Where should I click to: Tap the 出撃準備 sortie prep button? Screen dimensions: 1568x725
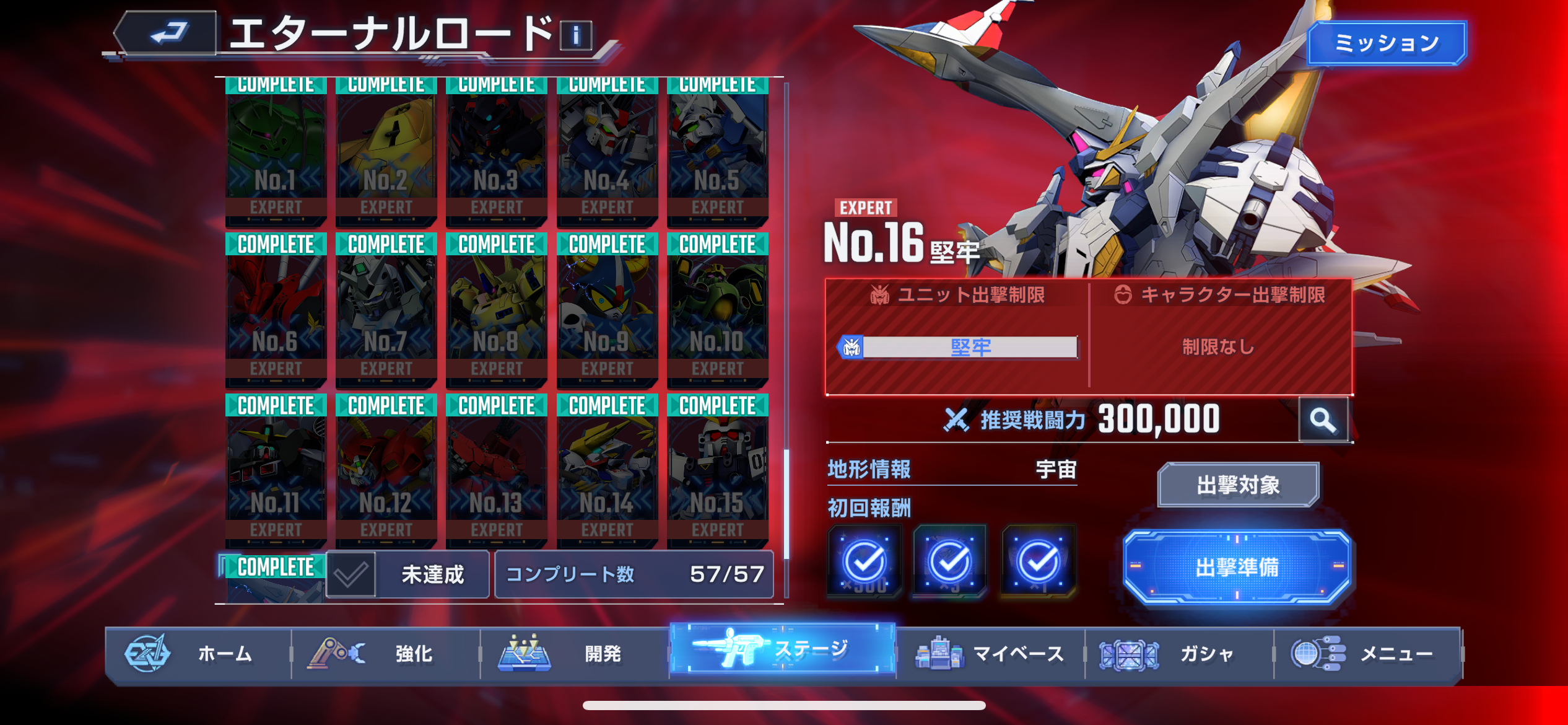[x=1236, y=567]
